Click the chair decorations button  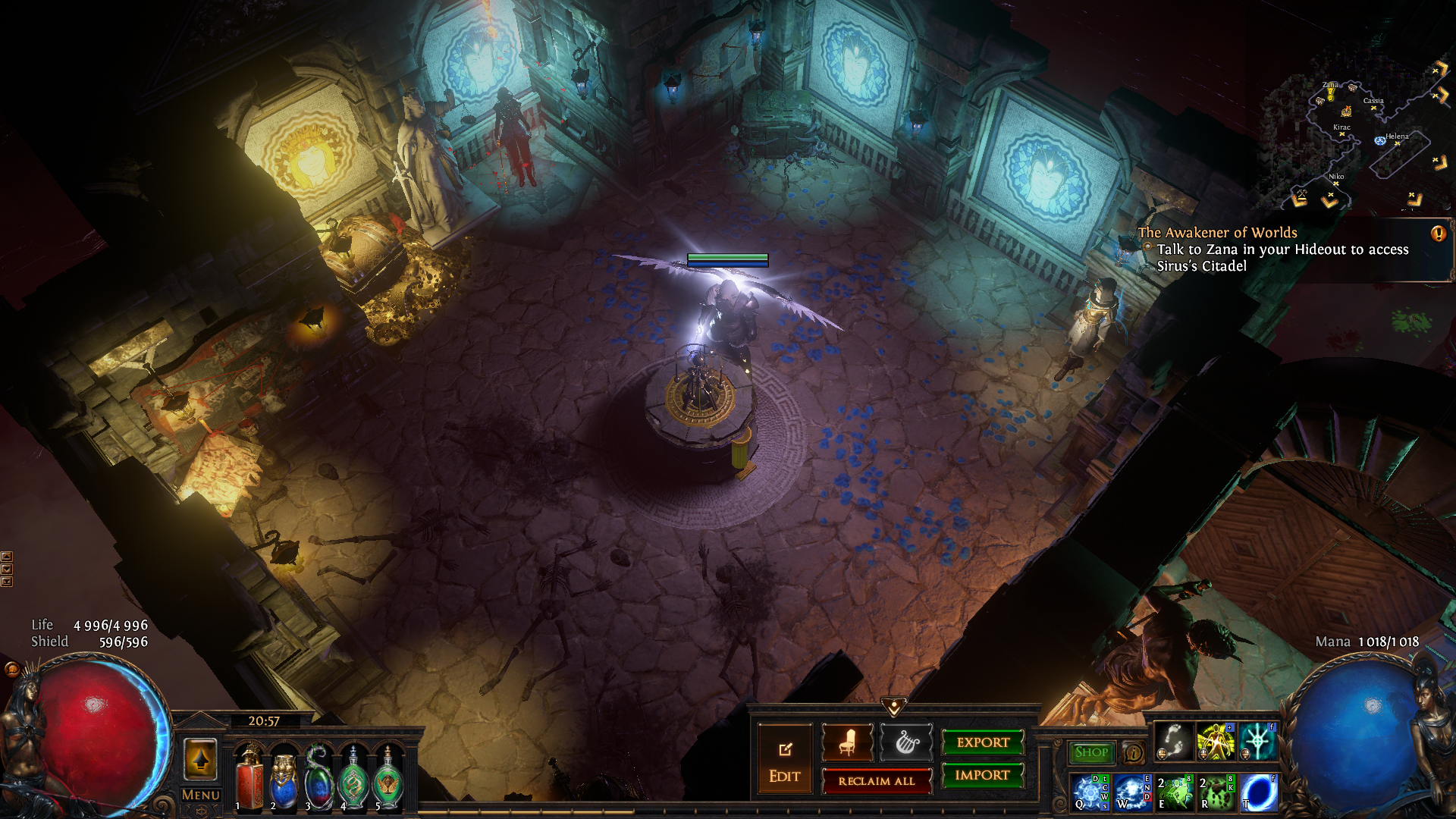pyautogui.click(x=847, y=742)
